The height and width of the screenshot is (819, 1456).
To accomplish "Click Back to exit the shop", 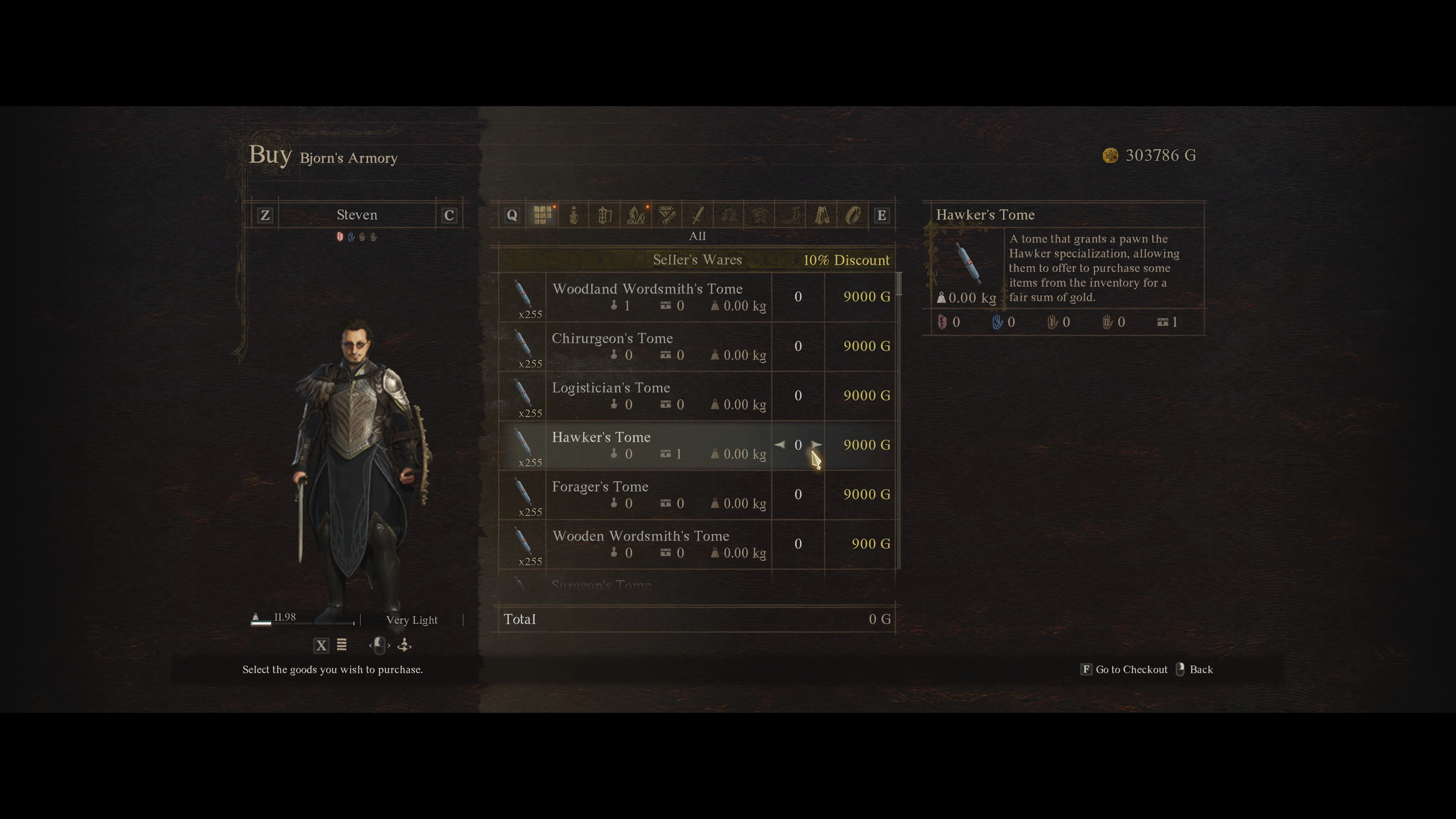I will coord(1202,669).
